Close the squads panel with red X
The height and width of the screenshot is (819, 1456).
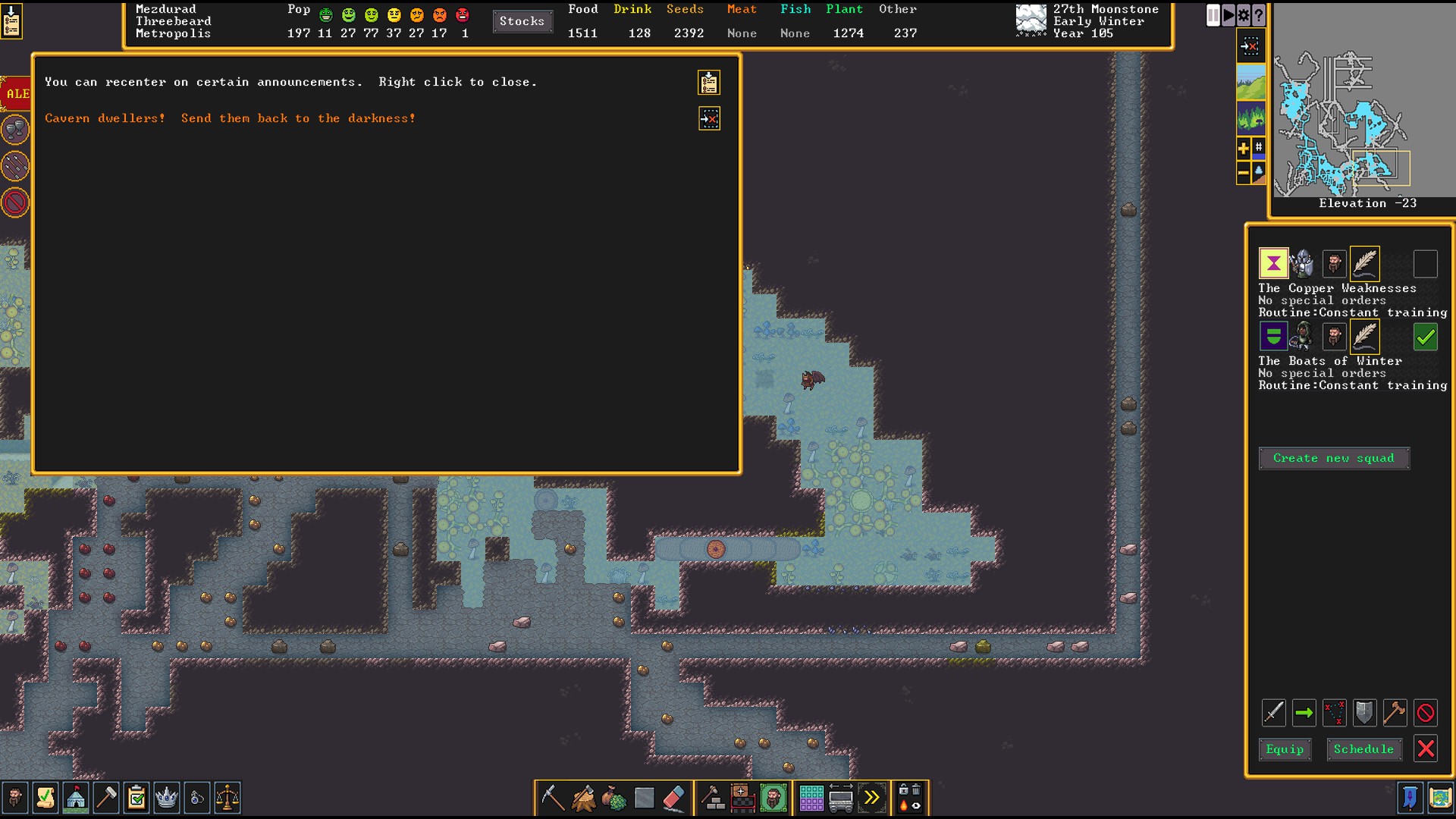tap(1426, 749)
